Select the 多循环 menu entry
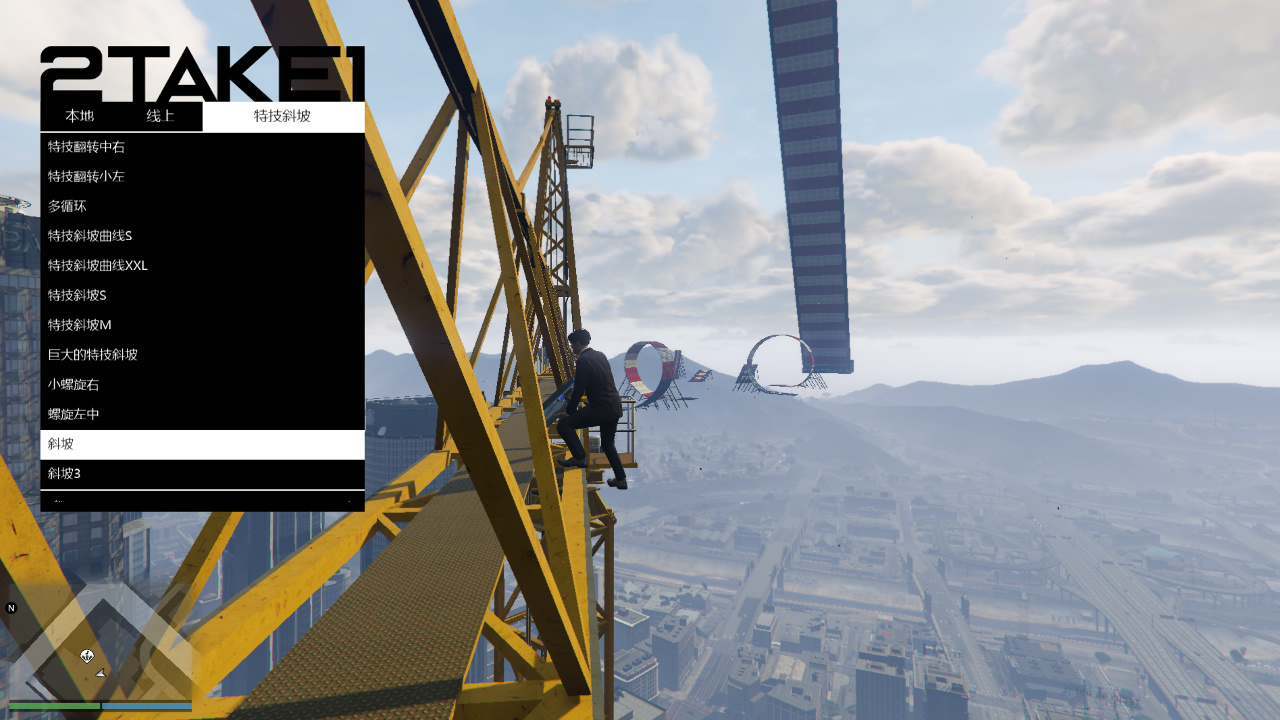Image resolution: width=1280 pixels, height=720 pixels. click(x=202, y=206)
